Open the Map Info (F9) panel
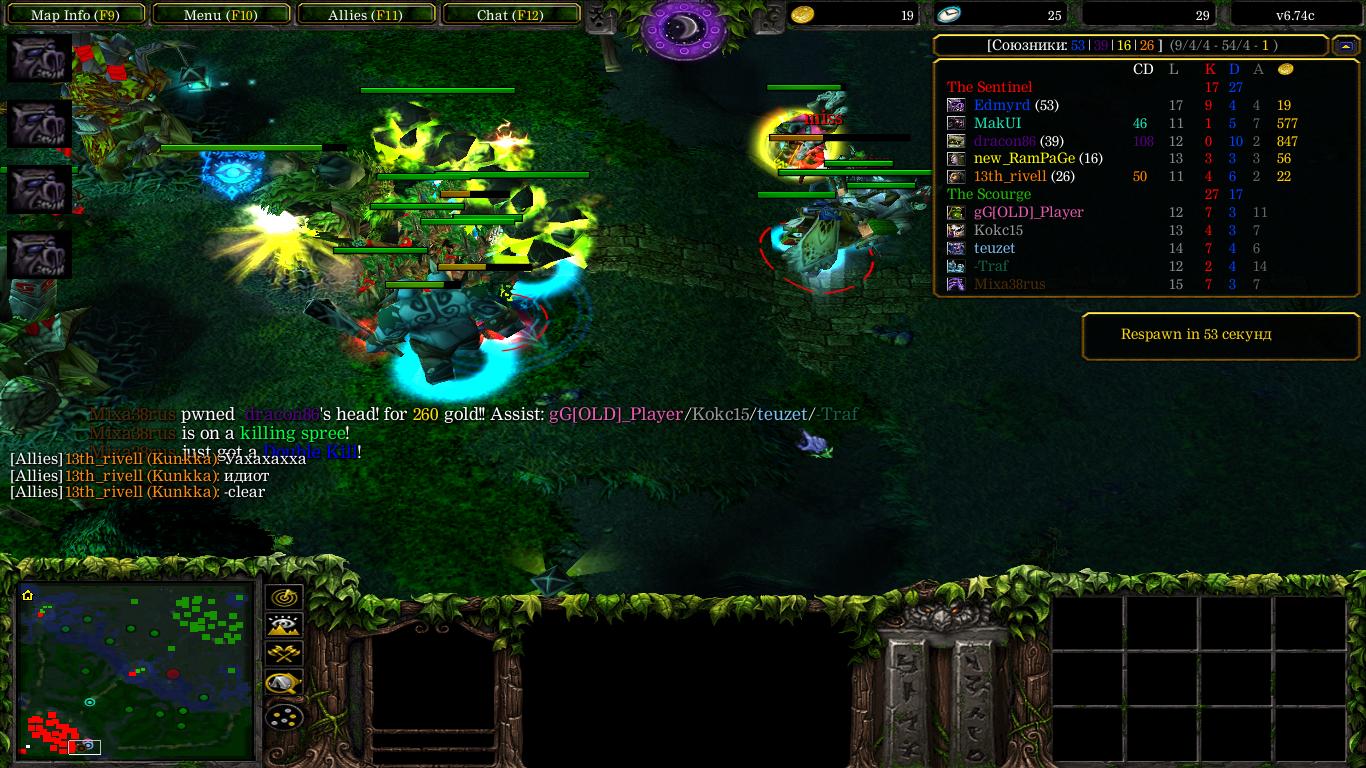This screenshot has width=1366, height=768. (75, 15)
